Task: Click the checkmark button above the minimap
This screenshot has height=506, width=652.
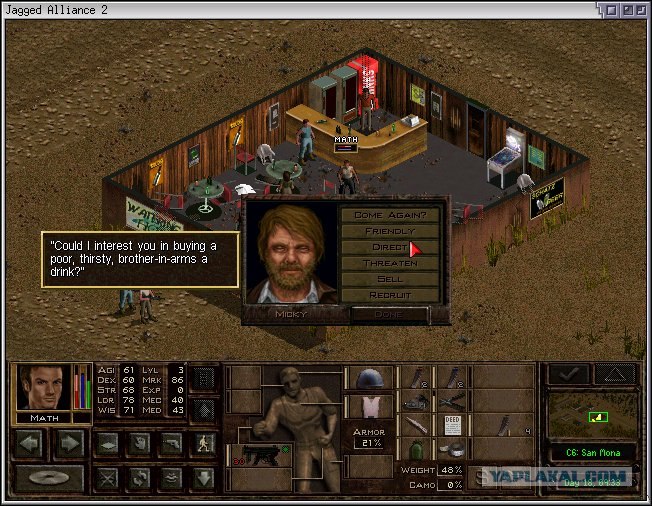Action: 568,373
